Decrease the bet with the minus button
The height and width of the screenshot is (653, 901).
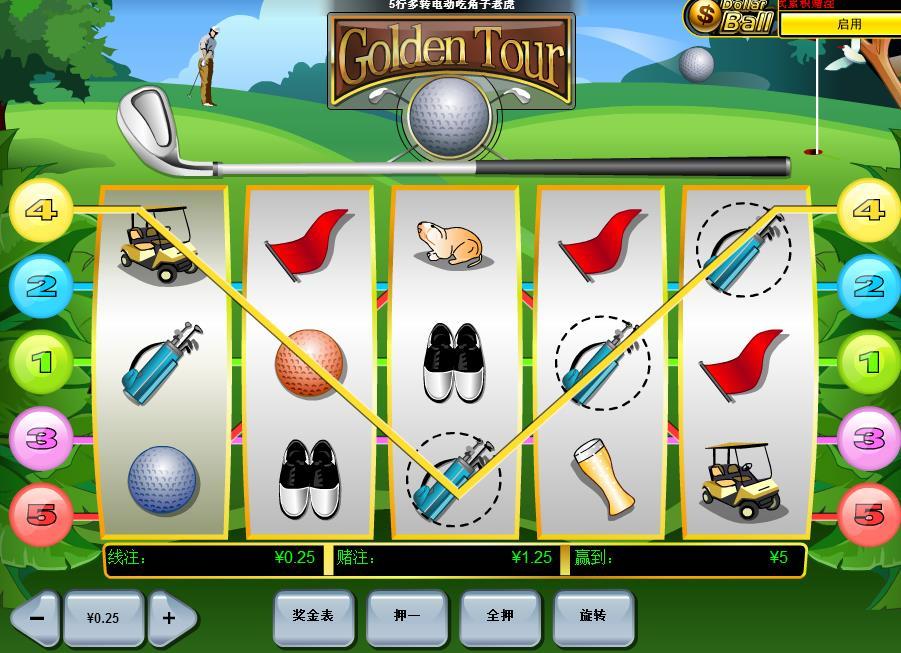tap(37, 618)
